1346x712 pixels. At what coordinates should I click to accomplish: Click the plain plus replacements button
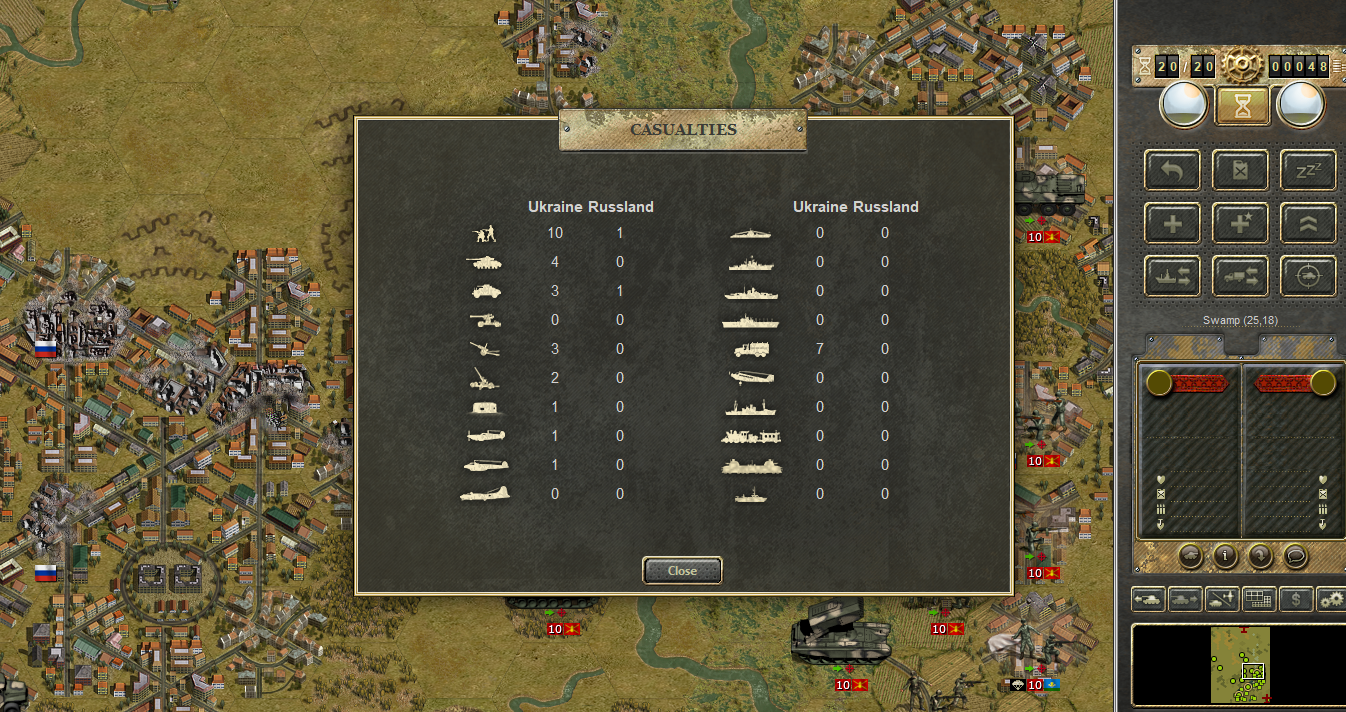(x=1173, y=223)
